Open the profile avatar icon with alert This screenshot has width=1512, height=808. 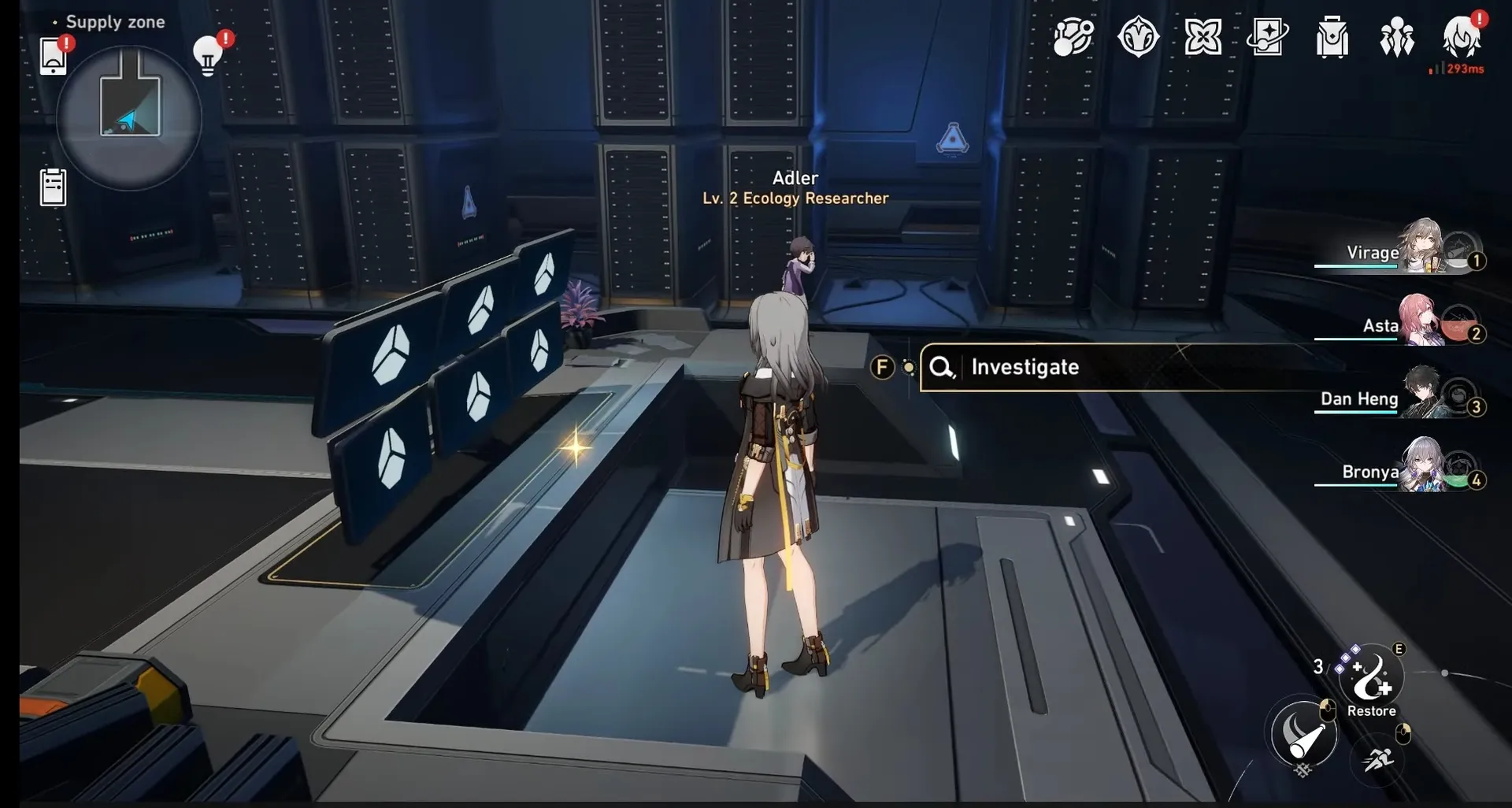pos(1461,37)
